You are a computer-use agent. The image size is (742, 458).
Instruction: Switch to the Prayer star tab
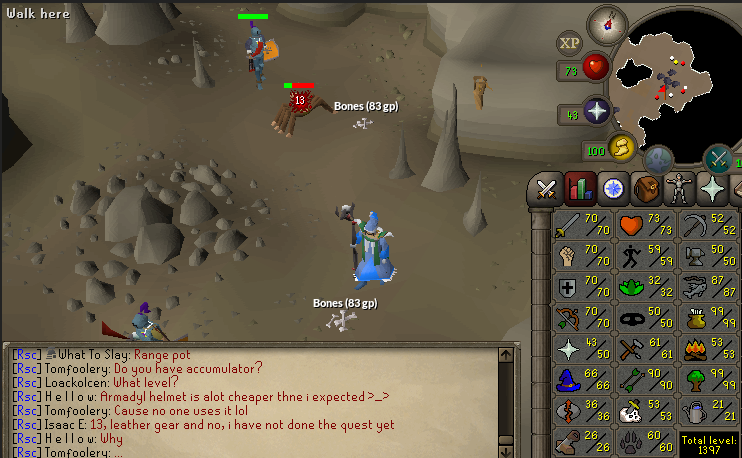pos(712,187)
